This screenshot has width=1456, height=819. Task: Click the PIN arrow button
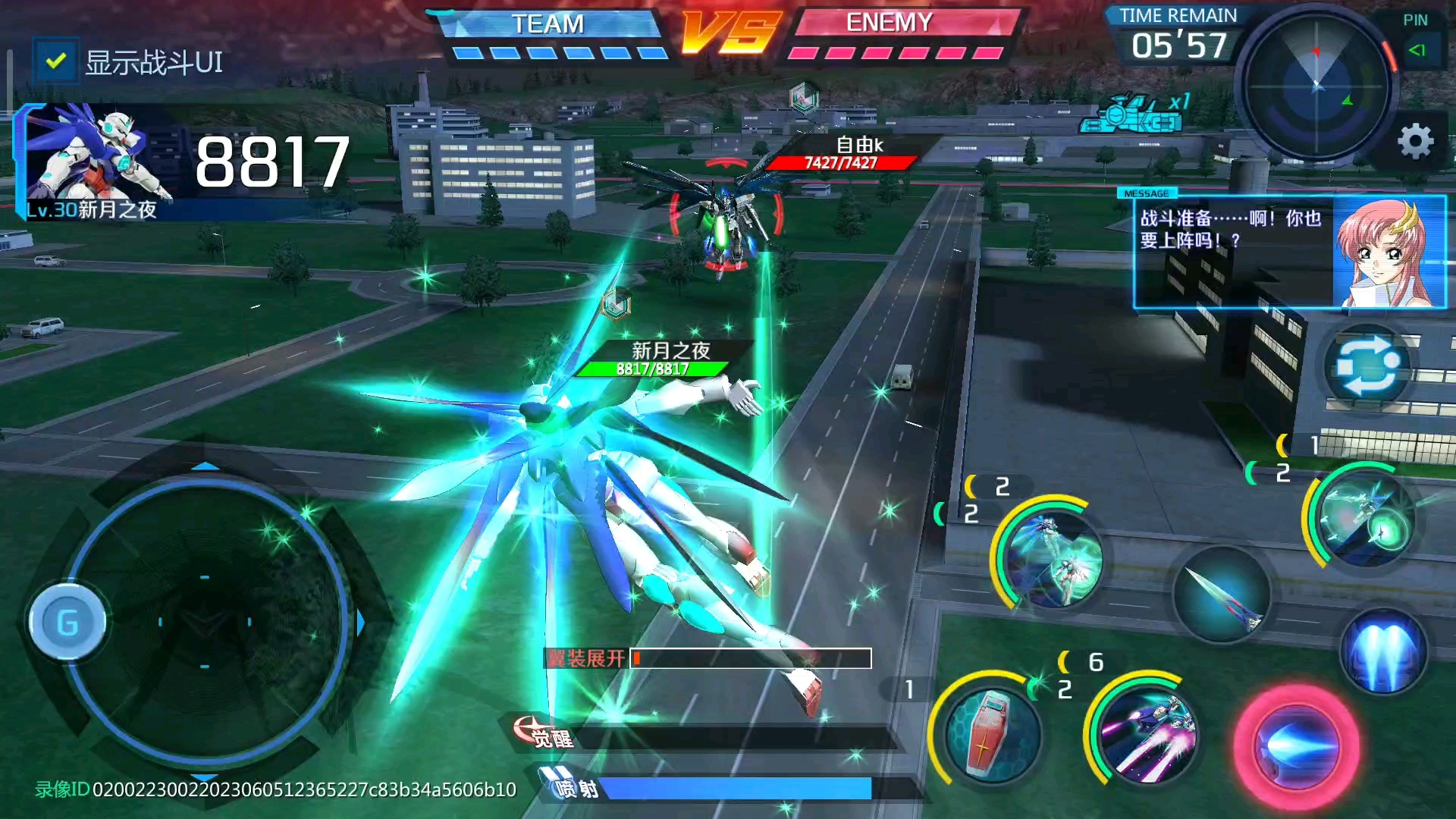point(1417,50)
